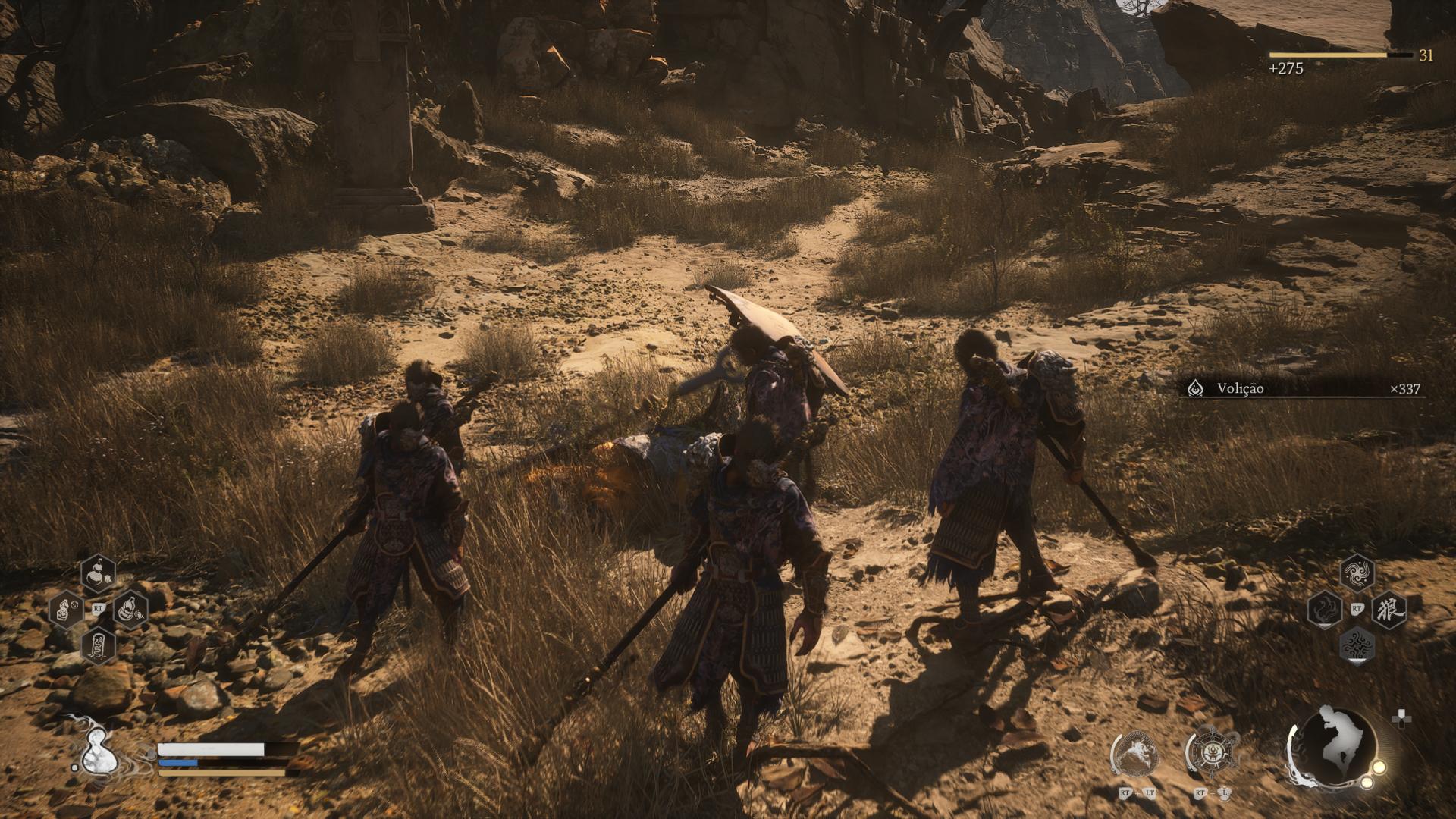Trigger the dimmed flame spell hexagon

(x=1324, y=609)
